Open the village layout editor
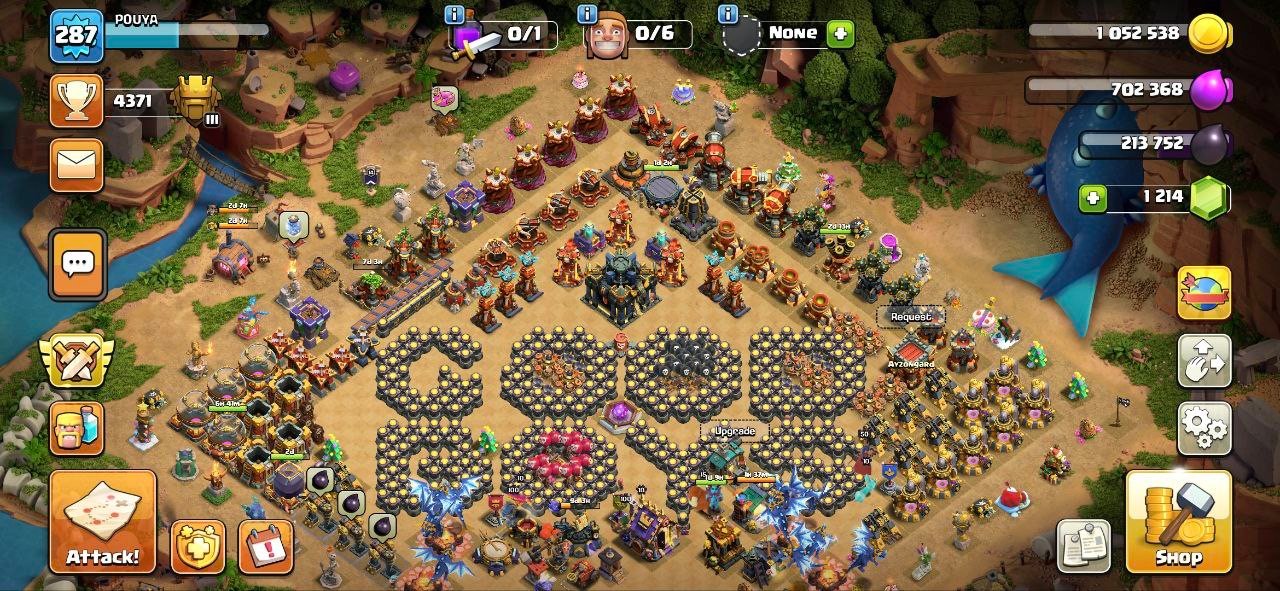 tap(1204, 360)
